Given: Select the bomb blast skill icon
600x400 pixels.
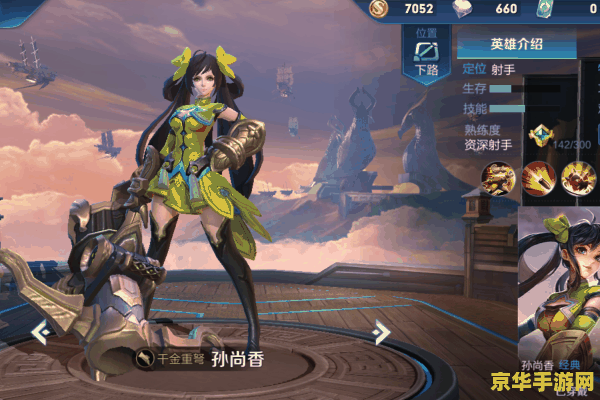Looking at the screenshot, I should 577,177.
